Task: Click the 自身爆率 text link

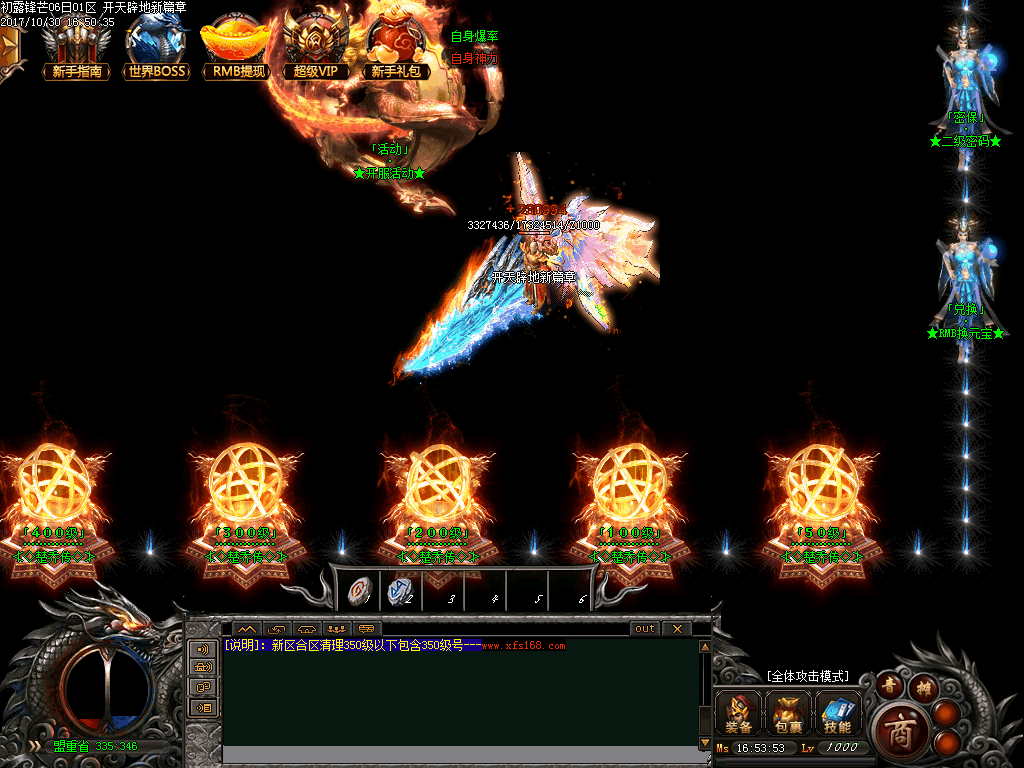Action: pos(474,37)
